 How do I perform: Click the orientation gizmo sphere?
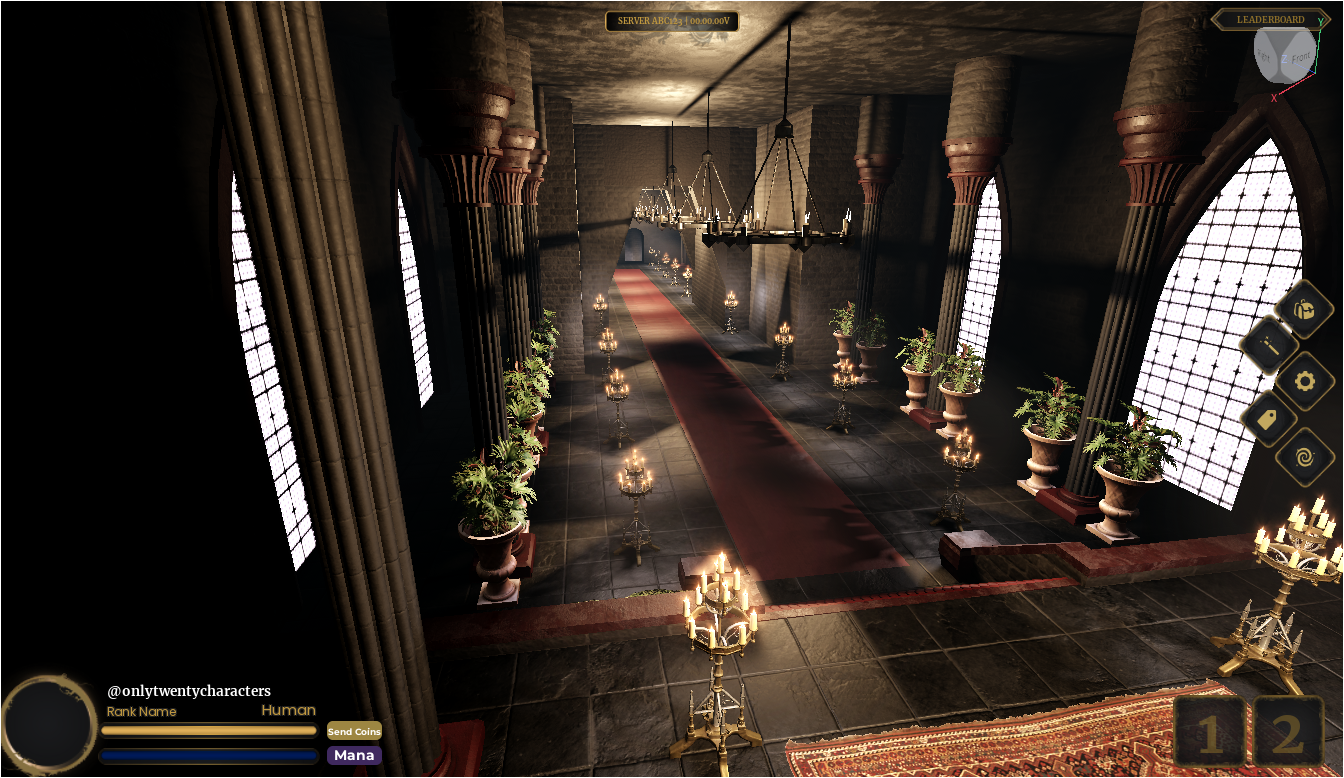1284,54
